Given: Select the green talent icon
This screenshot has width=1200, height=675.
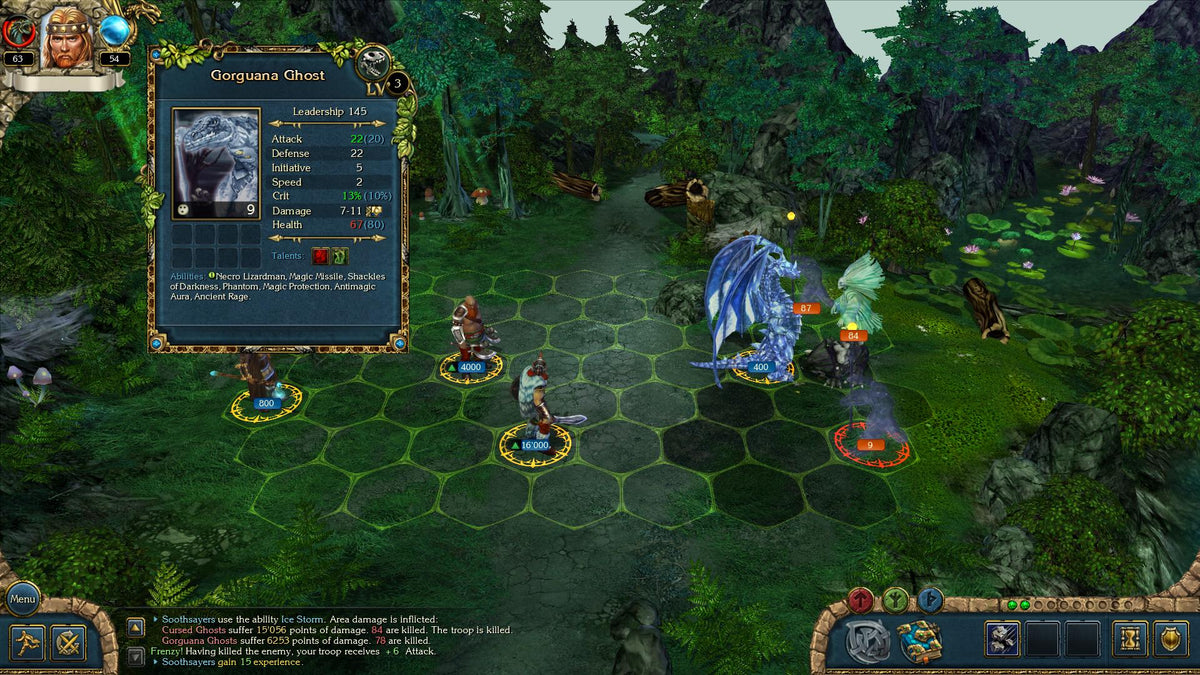Looking at the screenshot, I should 340,256.
